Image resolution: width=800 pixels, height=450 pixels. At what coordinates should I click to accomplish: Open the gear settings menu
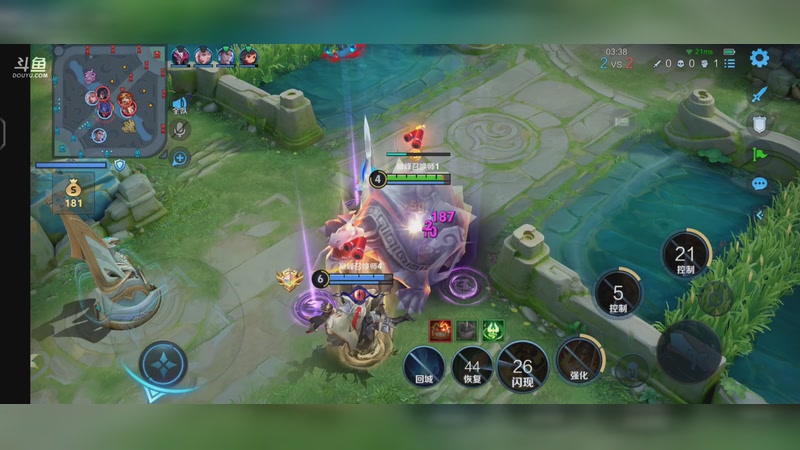760,57
